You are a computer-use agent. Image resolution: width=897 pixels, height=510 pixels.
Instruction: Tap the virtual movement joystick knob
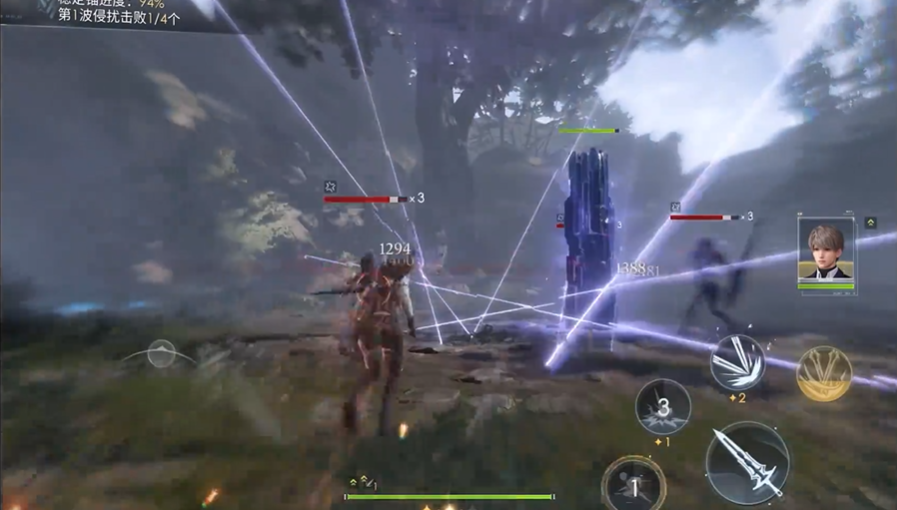162,353
